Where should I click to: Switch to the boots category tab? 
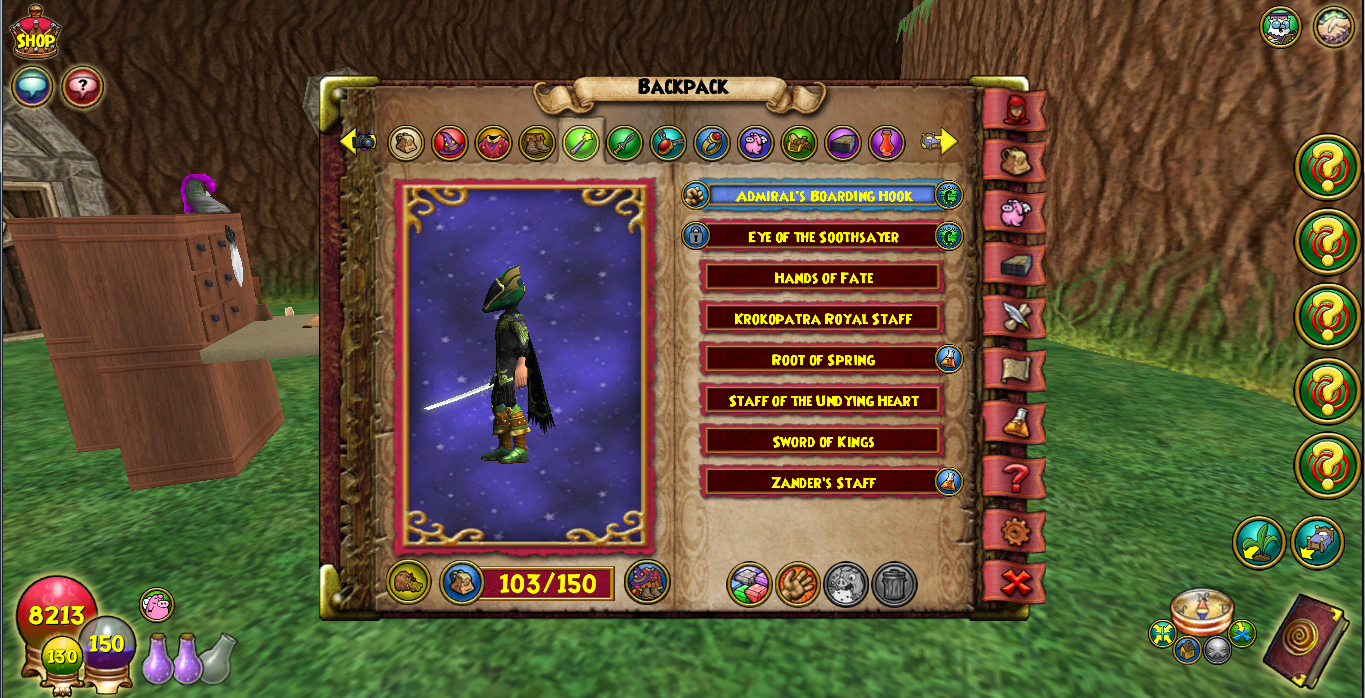537,143
